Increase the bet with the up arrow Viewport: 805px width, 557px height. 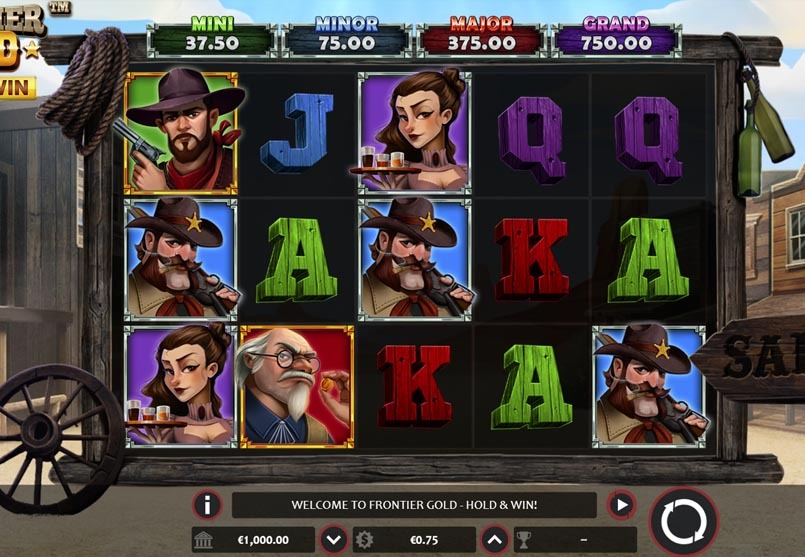494,540
